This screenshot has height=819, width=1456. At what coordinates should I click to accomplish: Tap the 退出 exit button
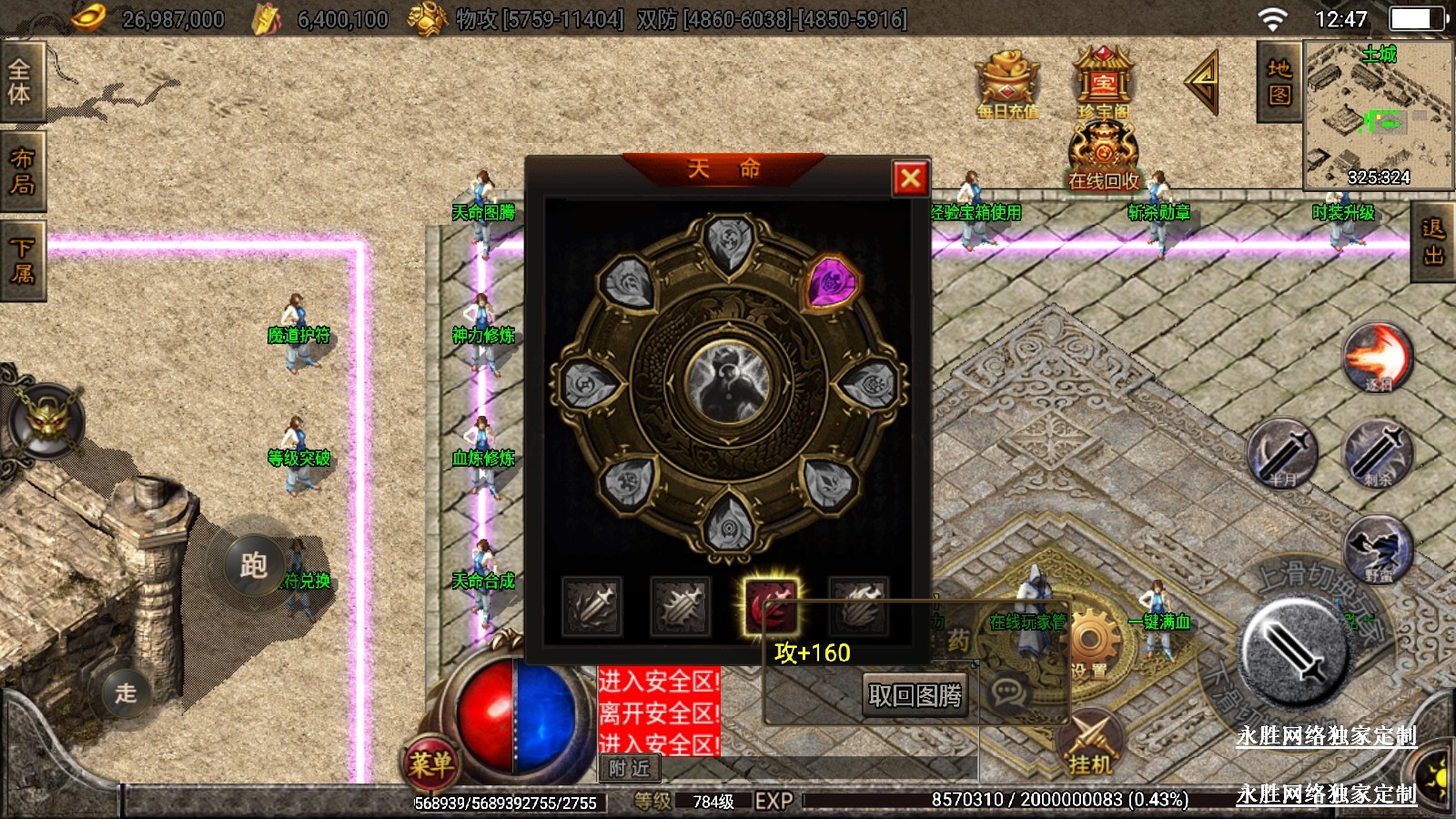point(1434,243)
